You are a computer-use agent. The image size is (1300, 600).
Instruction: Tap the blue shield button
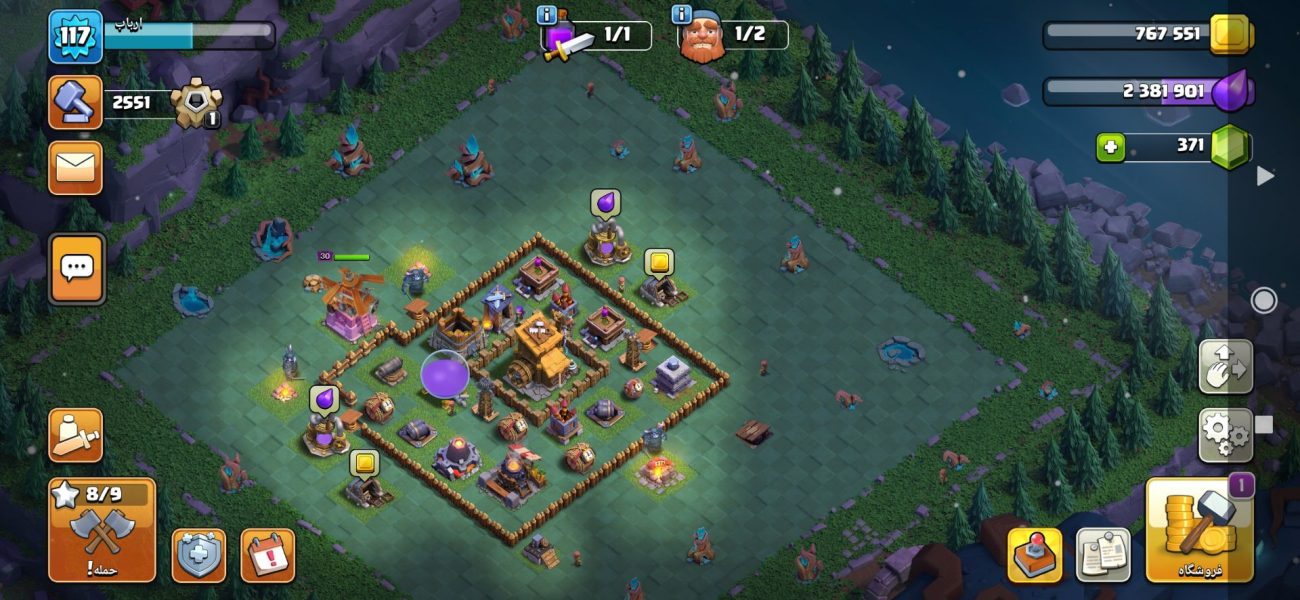pos(199,555)
